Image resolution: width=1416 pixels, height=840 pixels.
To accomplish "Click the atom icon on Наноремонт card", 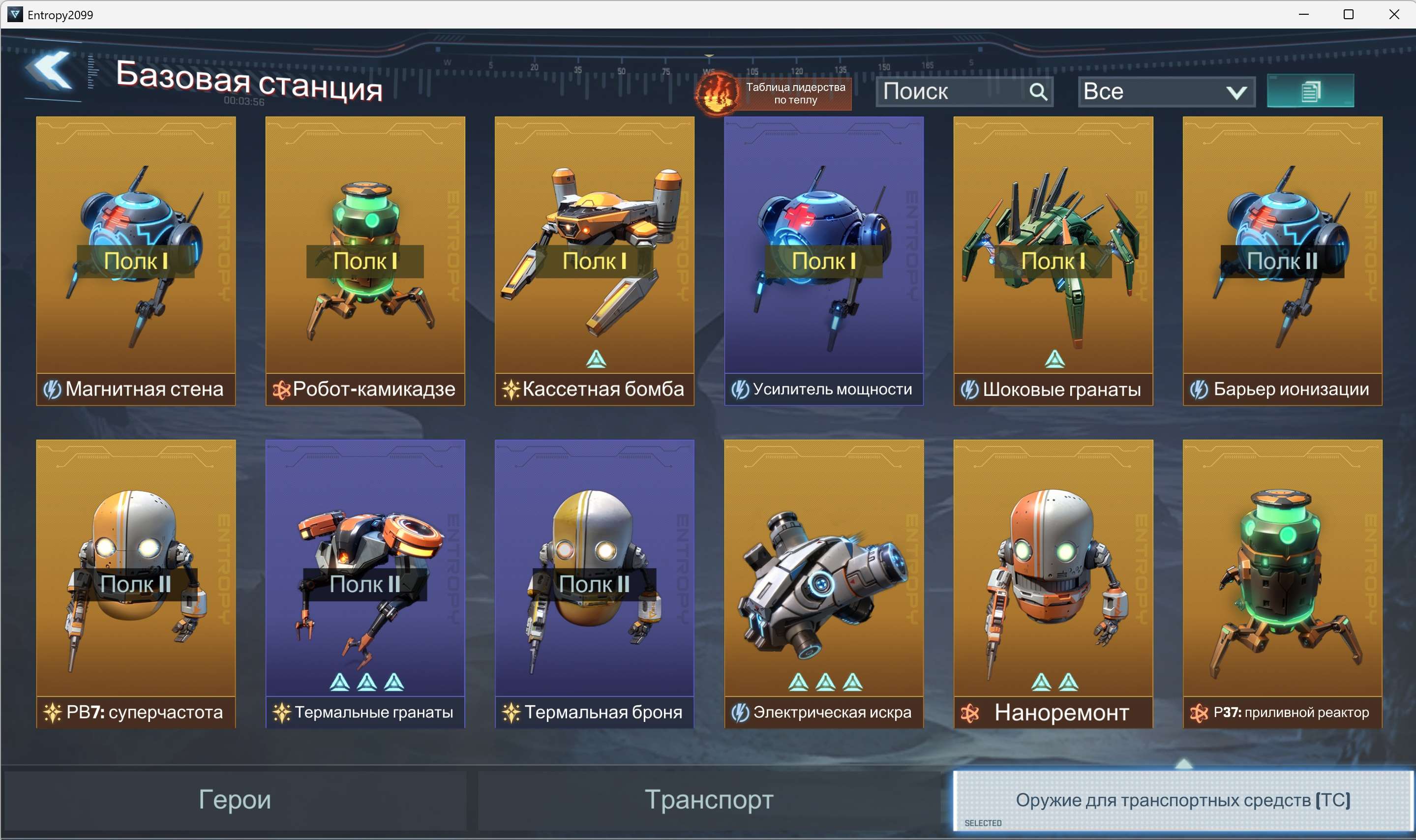I will pos(969,712).
